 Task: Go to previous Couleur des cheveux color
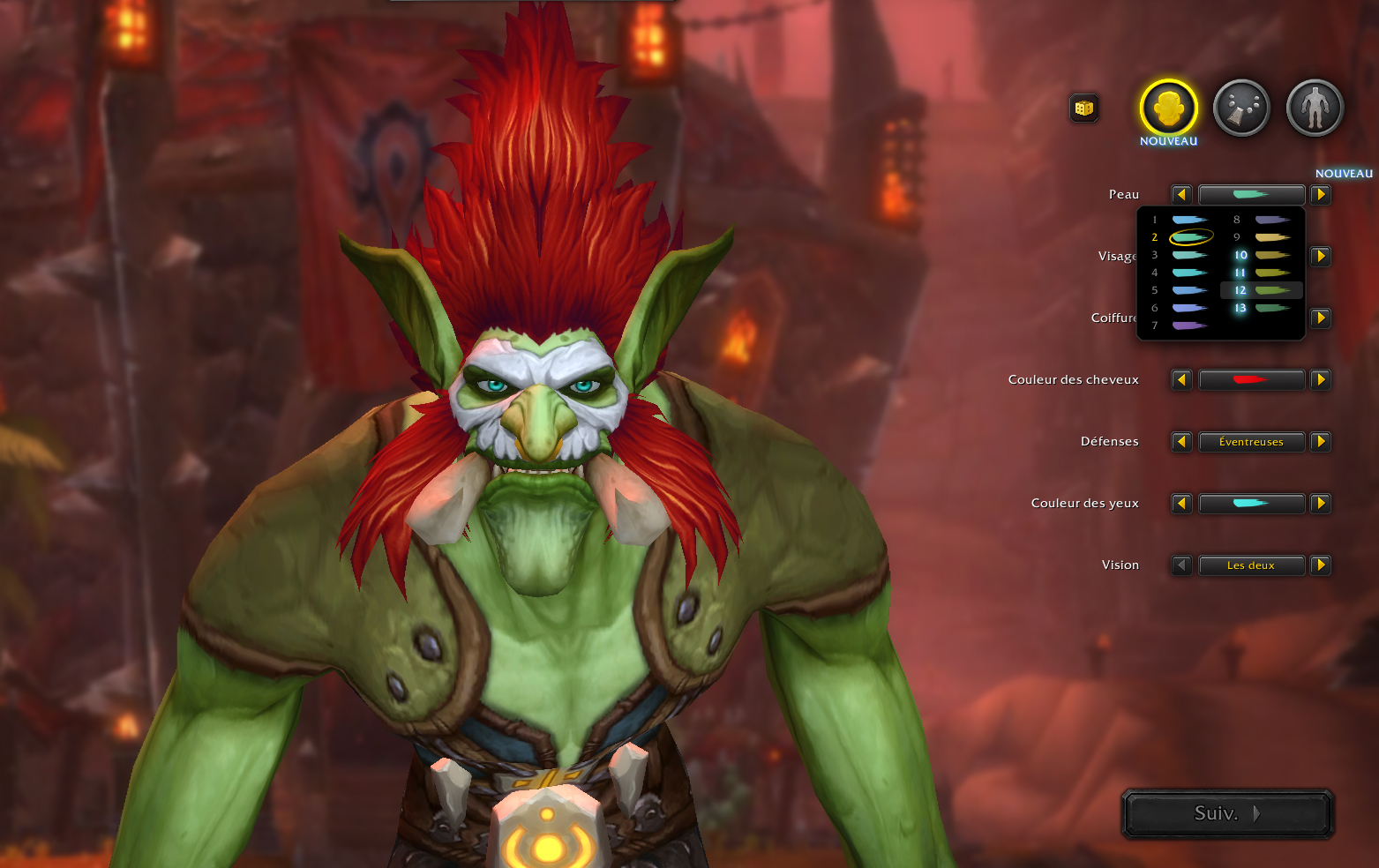pos(1181,380)
